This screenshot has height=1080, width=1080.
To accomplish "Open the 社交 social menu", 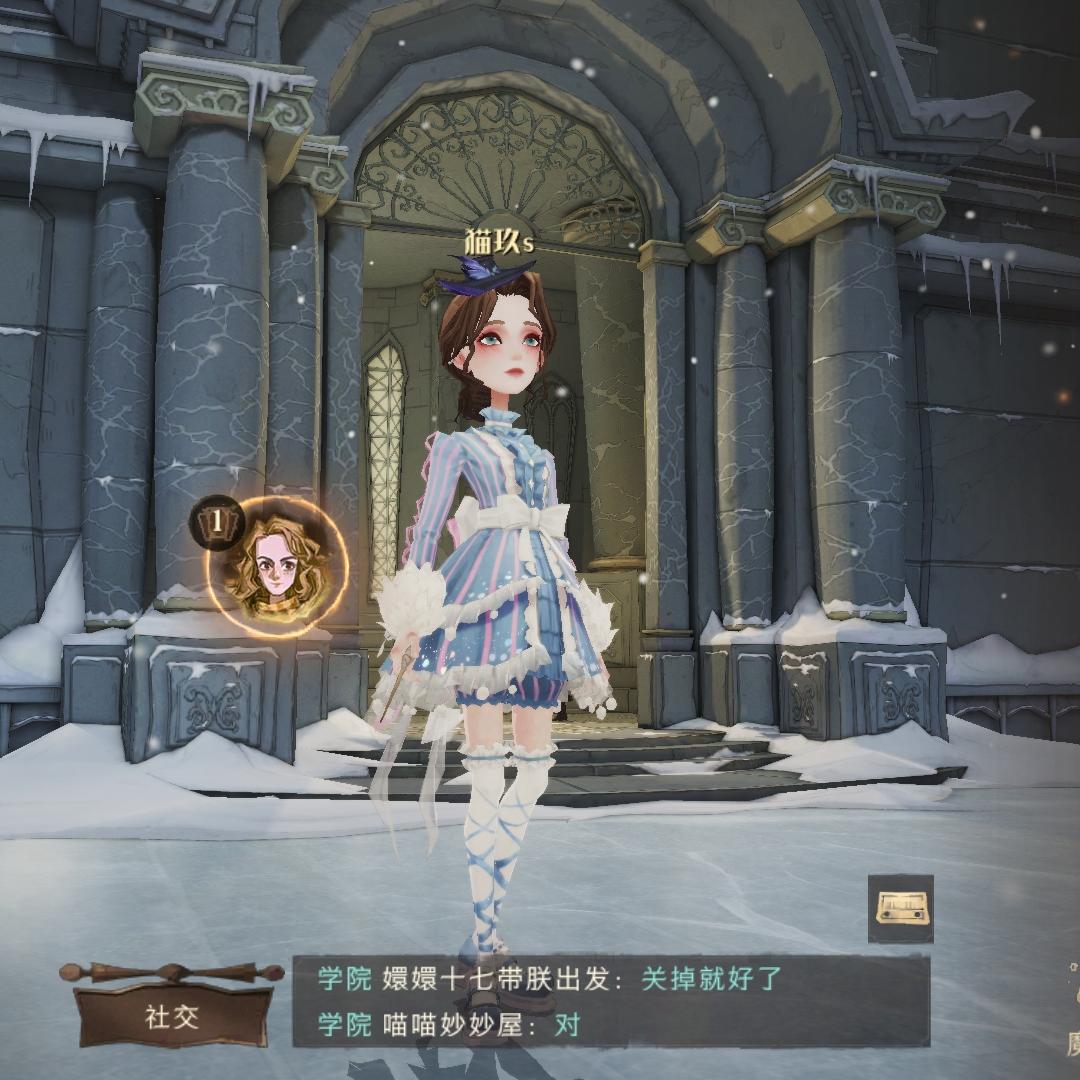I will click(172, 1016).
